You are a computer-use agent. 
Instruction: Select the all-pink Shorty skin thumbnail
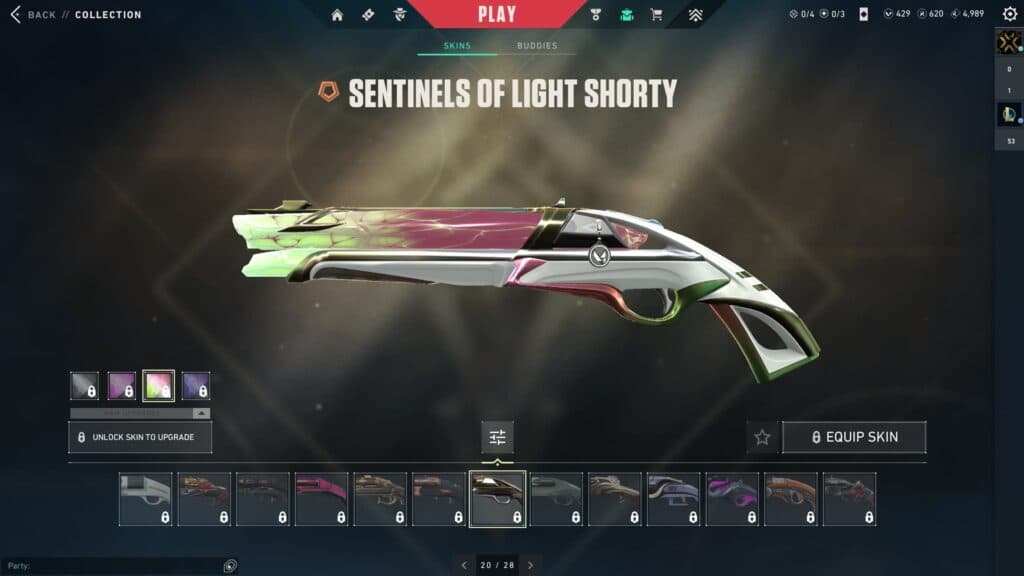coord(322,499)
